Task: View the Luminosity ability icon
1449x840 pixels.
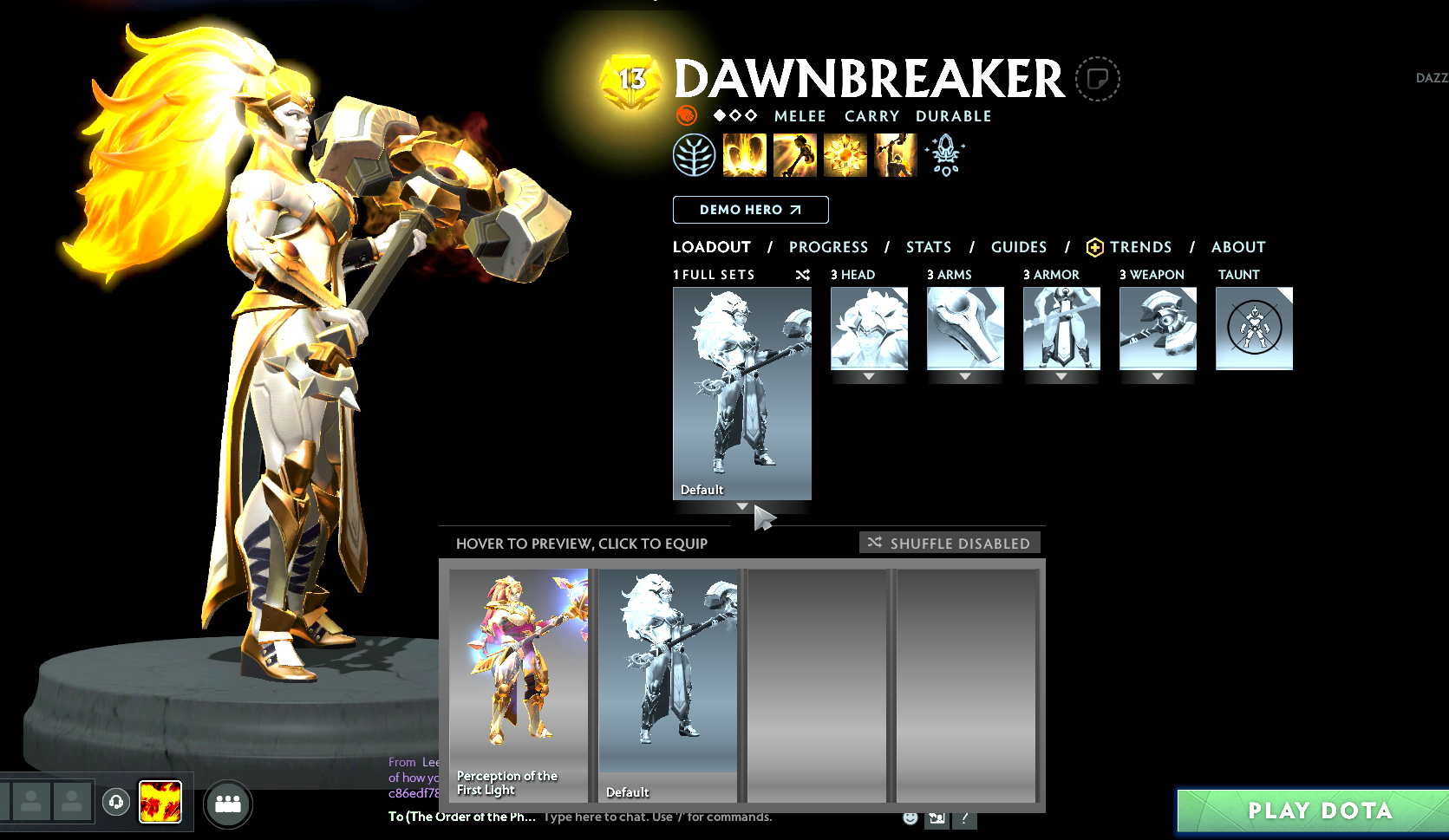Action: tap(845, 153)
